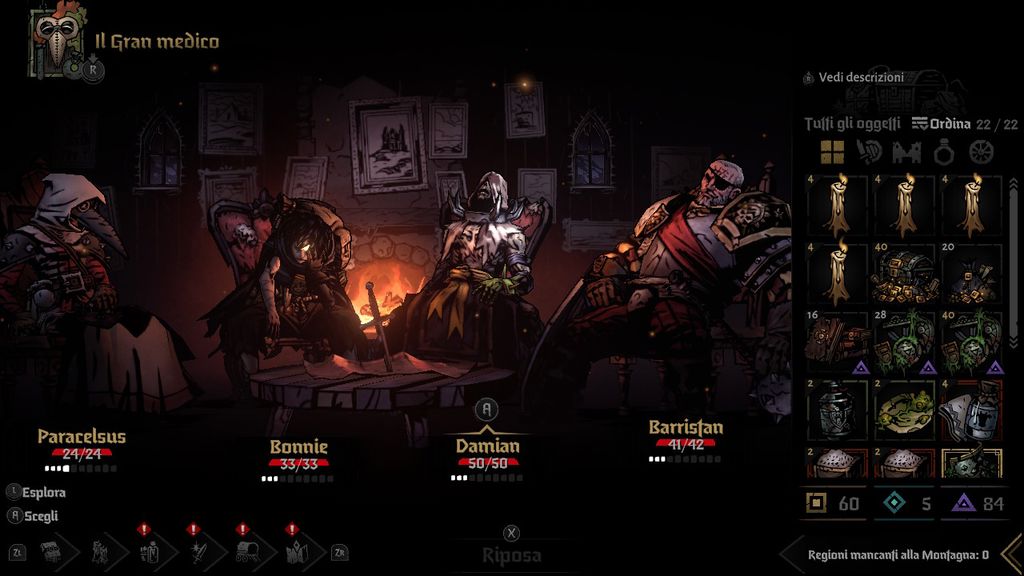Select Damian's hero nameplate
This screenshot has height=576, width=1024.
pyautogui.click(x=488, y=446)
